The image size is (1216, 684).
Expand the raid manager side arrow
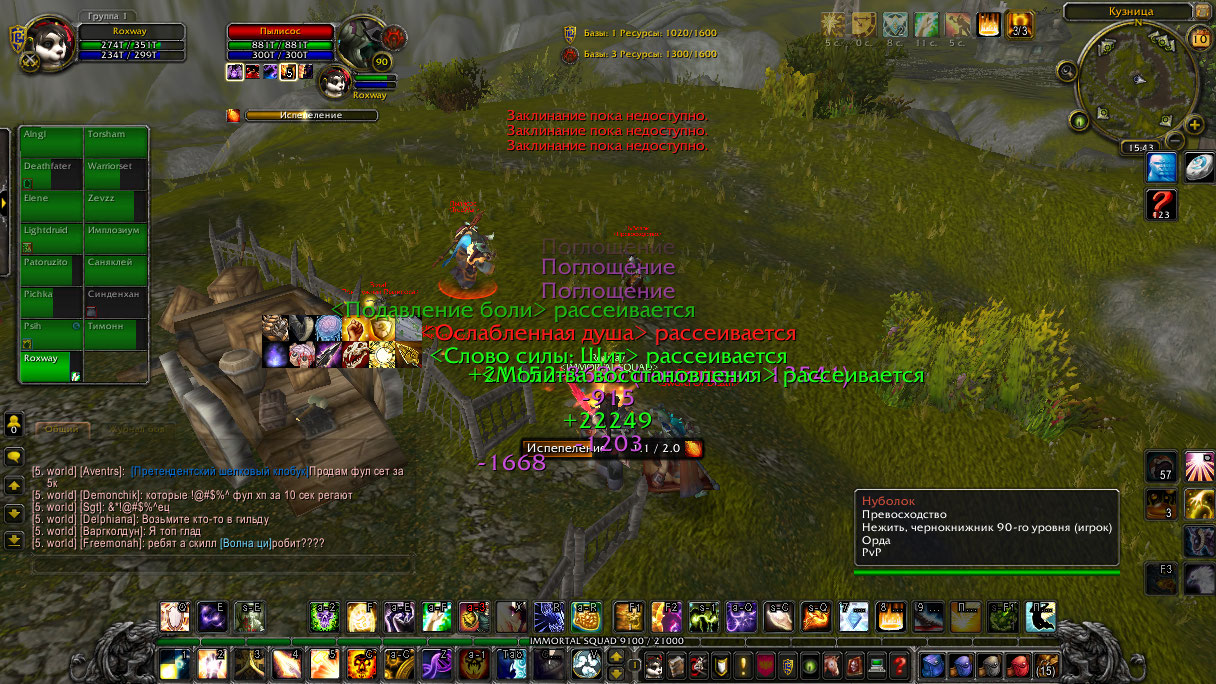pos(4,202)
